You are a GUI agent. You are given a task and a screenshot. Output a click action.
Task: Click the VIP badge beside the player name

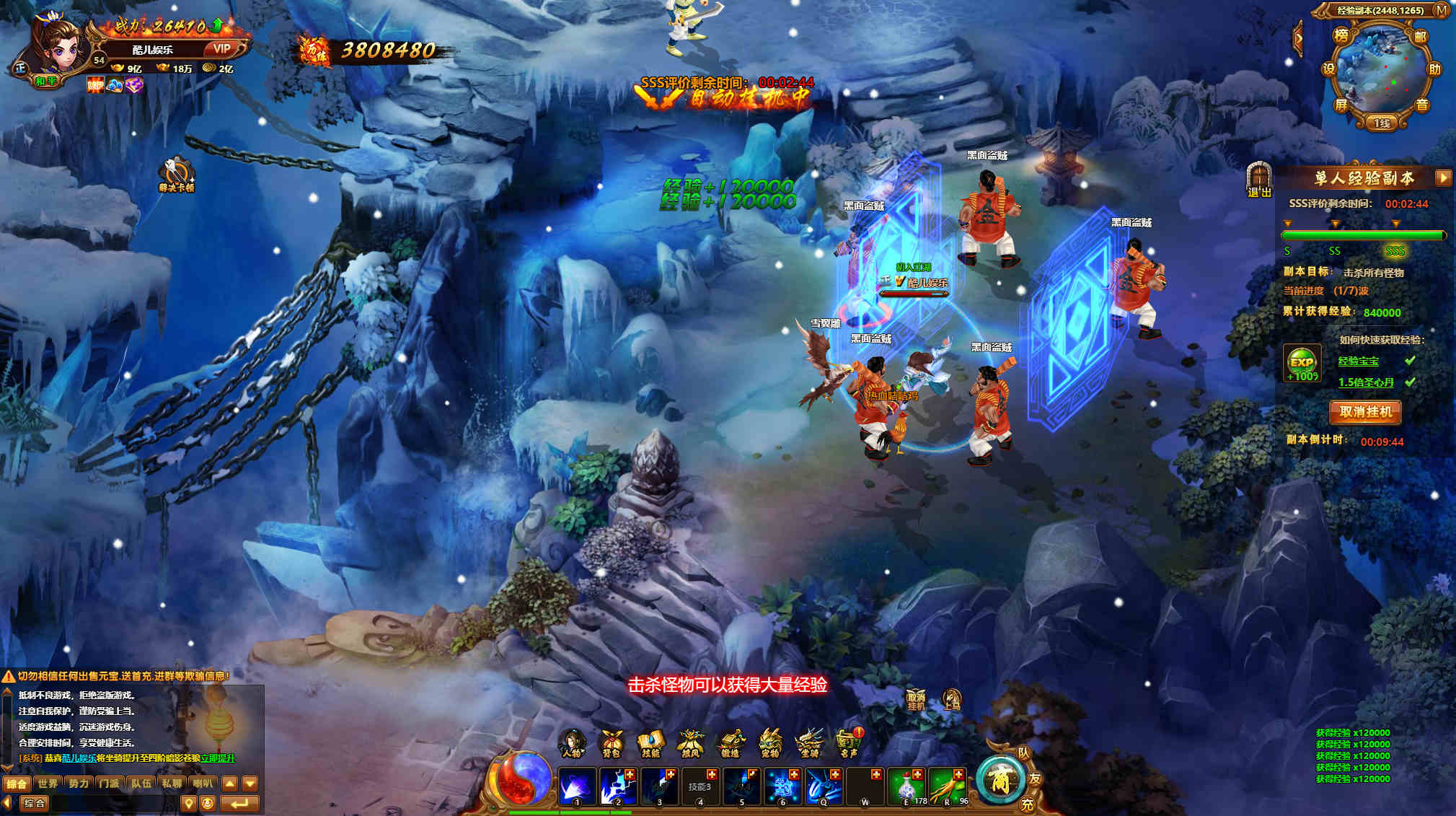pos(221,48)
